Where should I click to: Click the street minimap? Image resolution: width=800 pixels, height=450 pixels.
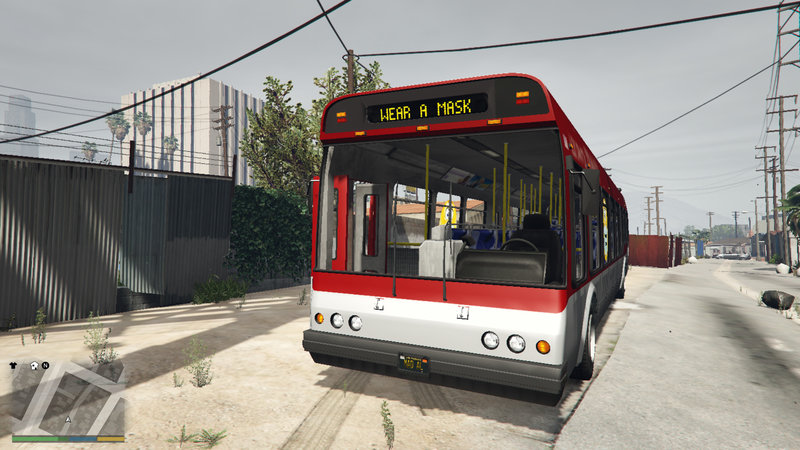pos(68,398)
